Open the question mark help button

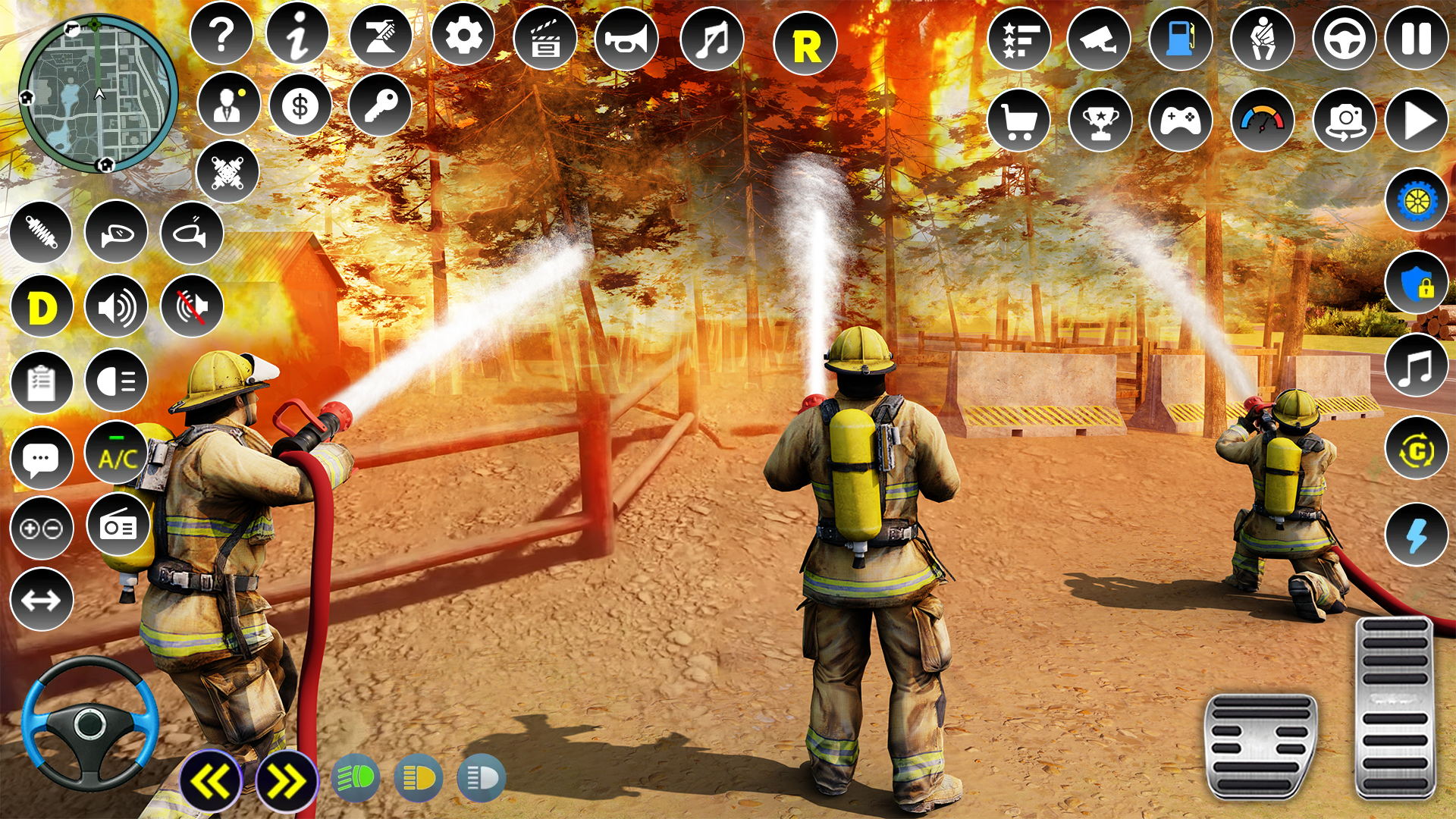point(221,35)
